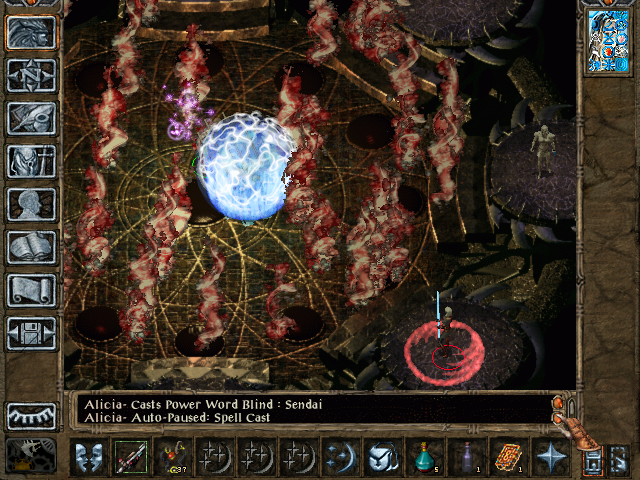Open the mage spellbook

31,247
